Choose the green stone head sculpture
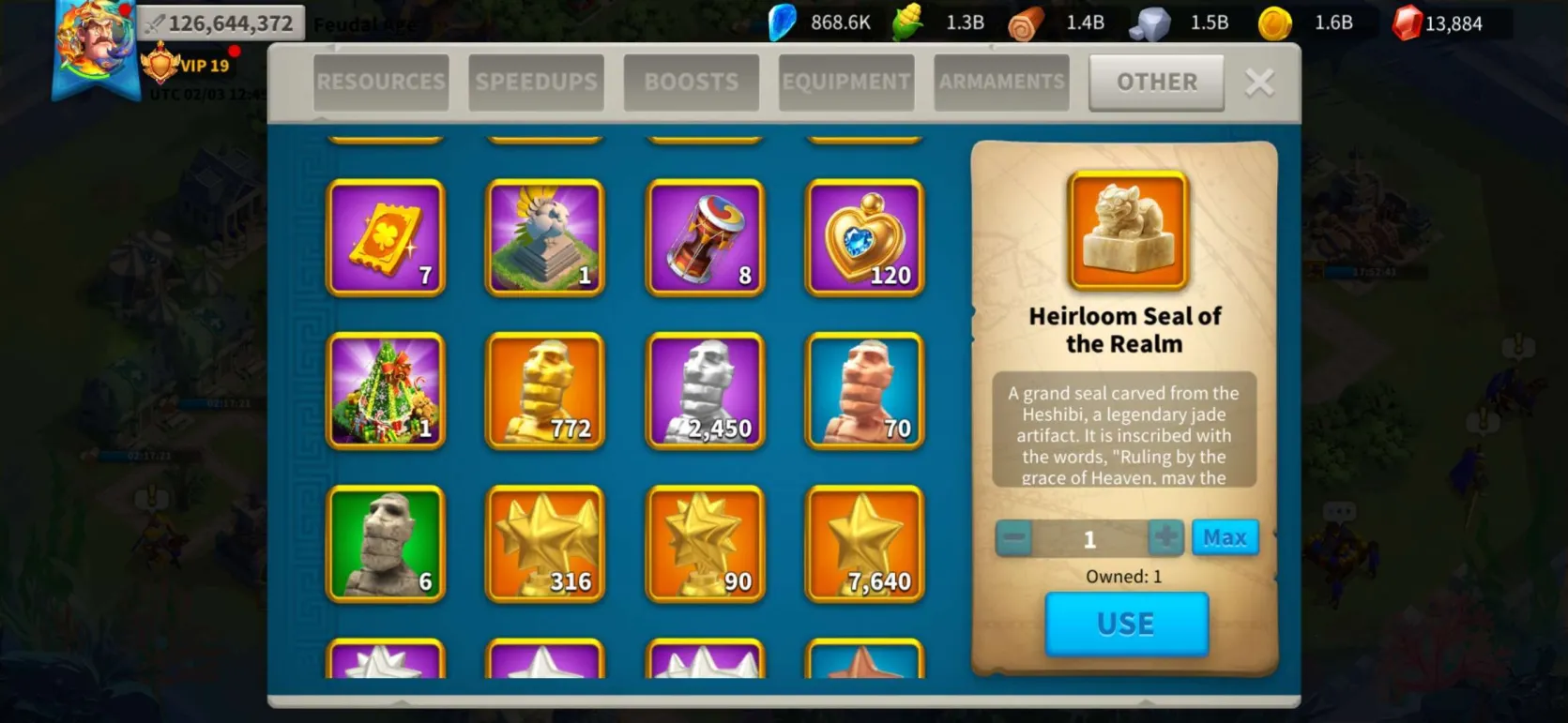 click(386, 544)
